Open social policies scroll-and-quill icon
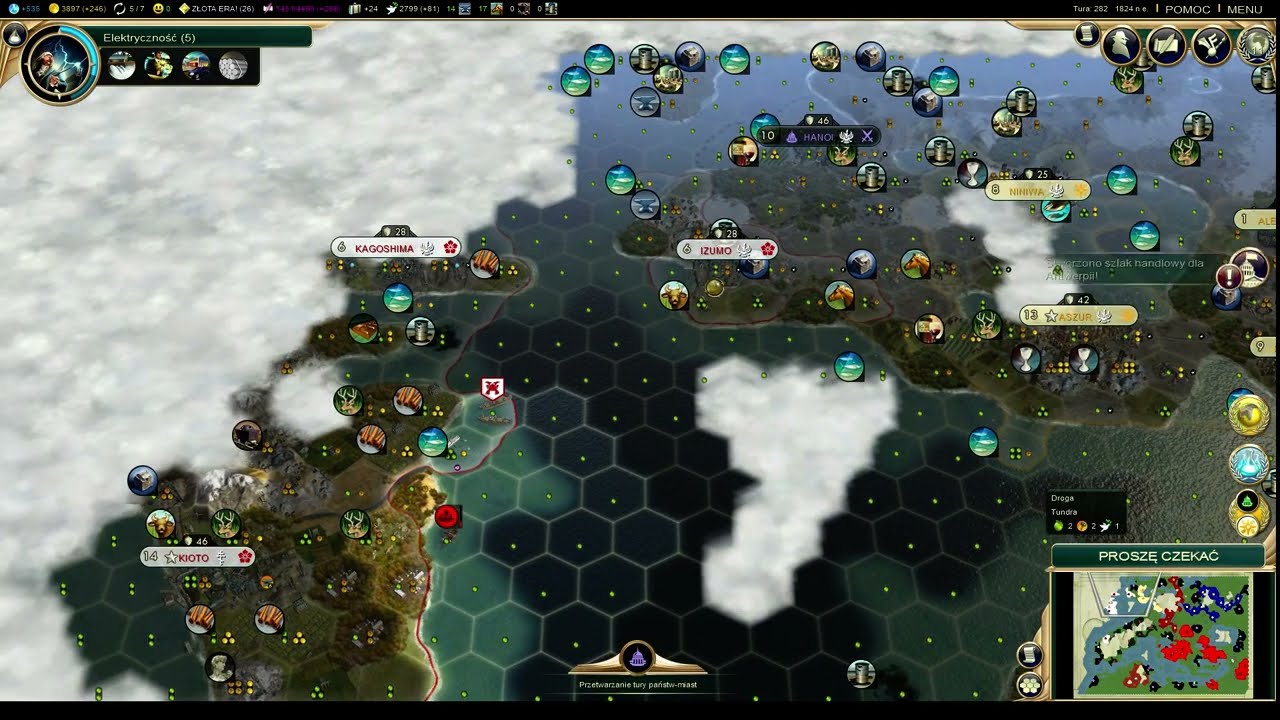The width and height of the screenshot is (1280, 720). (1166, 45)
